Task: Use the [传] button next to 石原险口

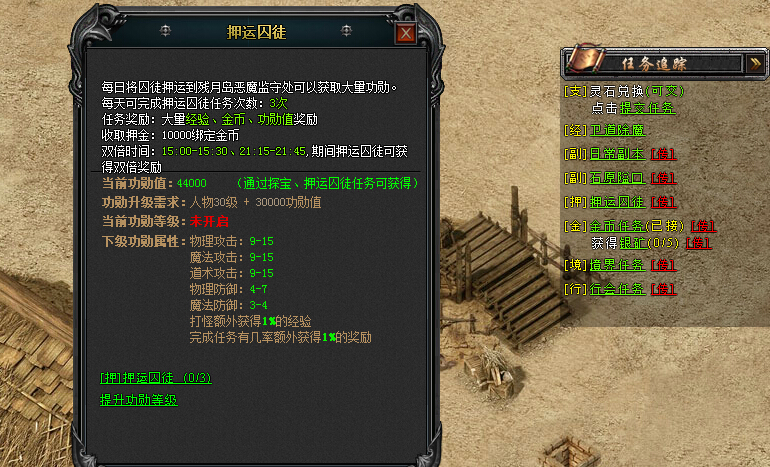Action: pos(661,178)
